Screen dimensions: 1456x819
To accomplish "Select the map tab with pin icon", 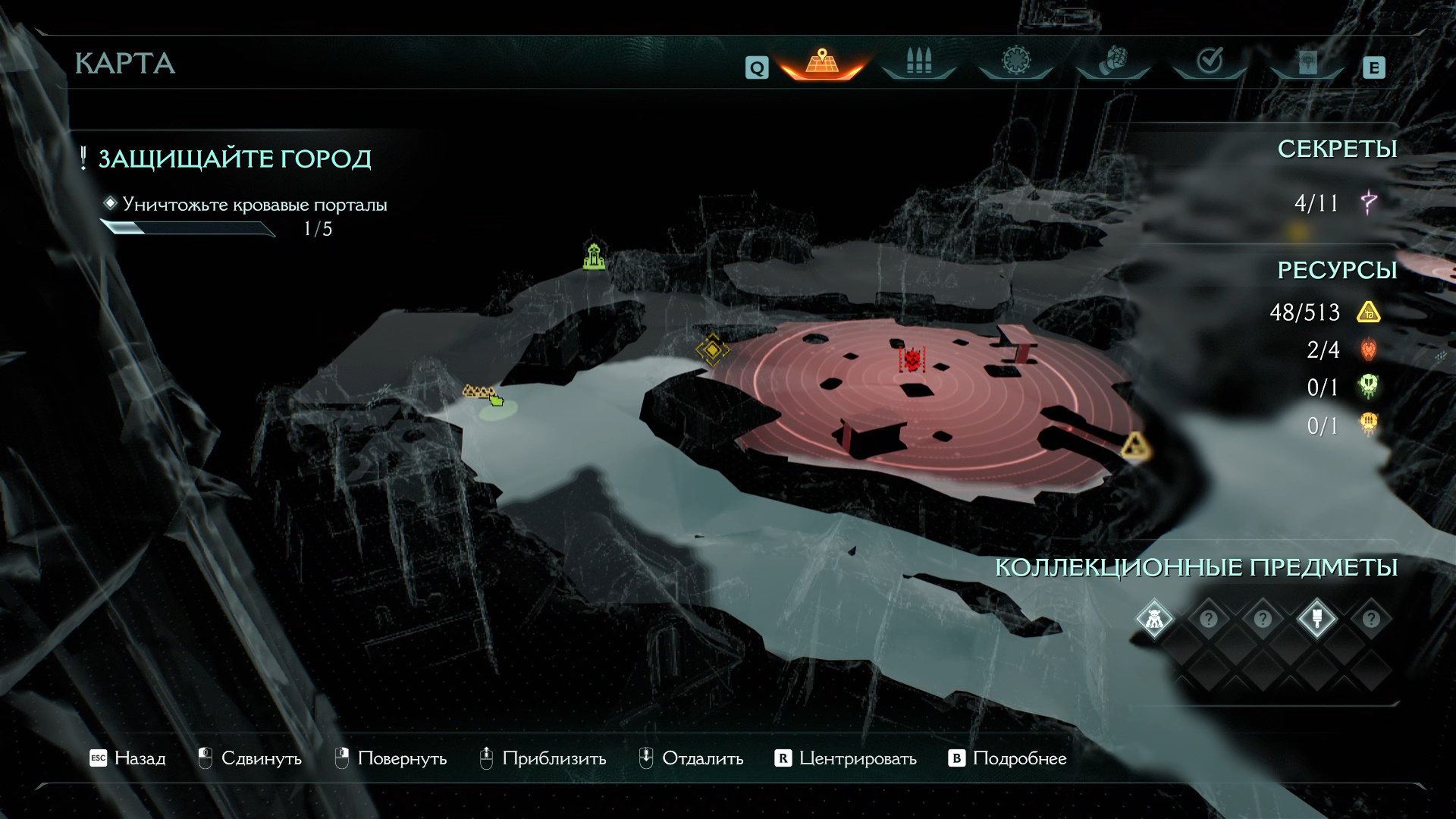I will coord(821,61).
